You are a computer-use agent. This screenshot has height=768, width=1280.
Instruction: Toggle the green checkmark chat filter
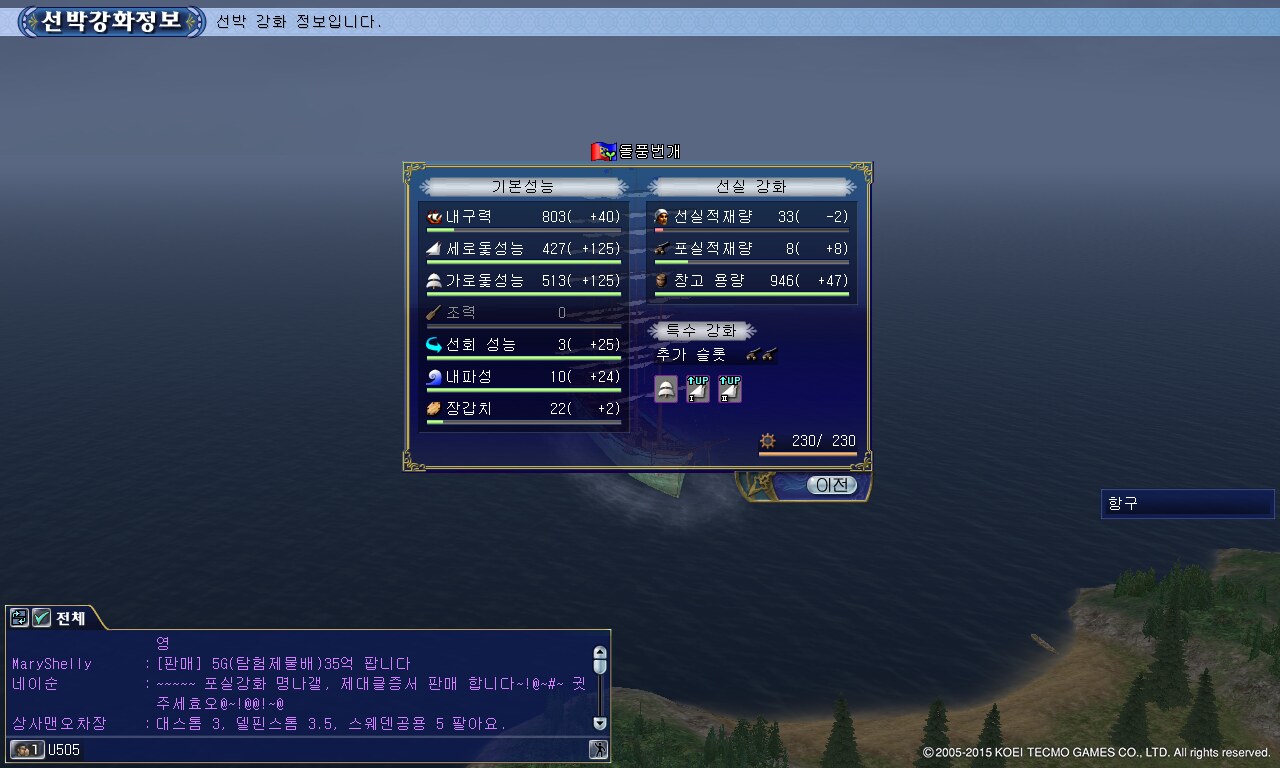click(x=41, y=618)
